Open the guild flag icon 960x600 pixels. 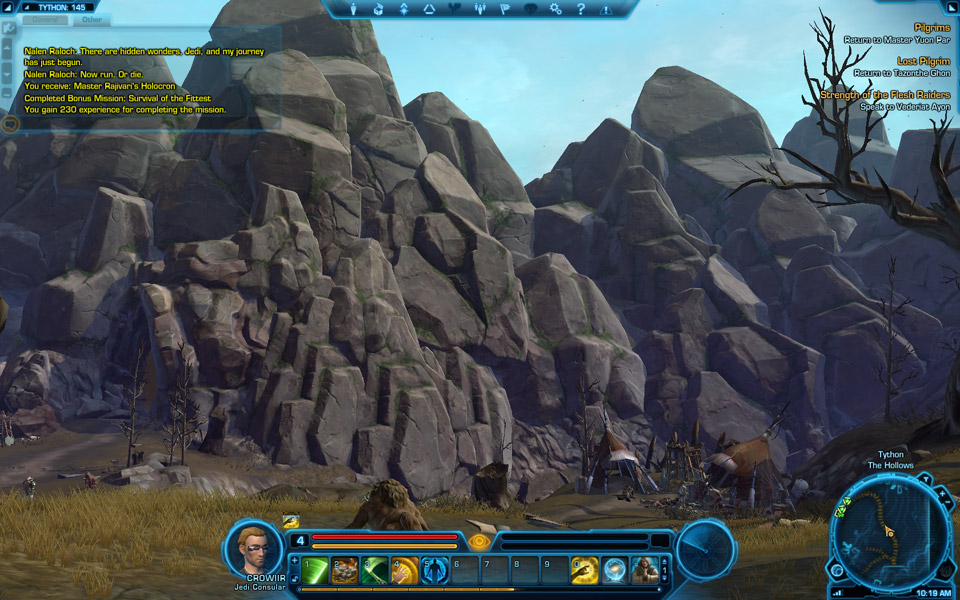(505, 9)
